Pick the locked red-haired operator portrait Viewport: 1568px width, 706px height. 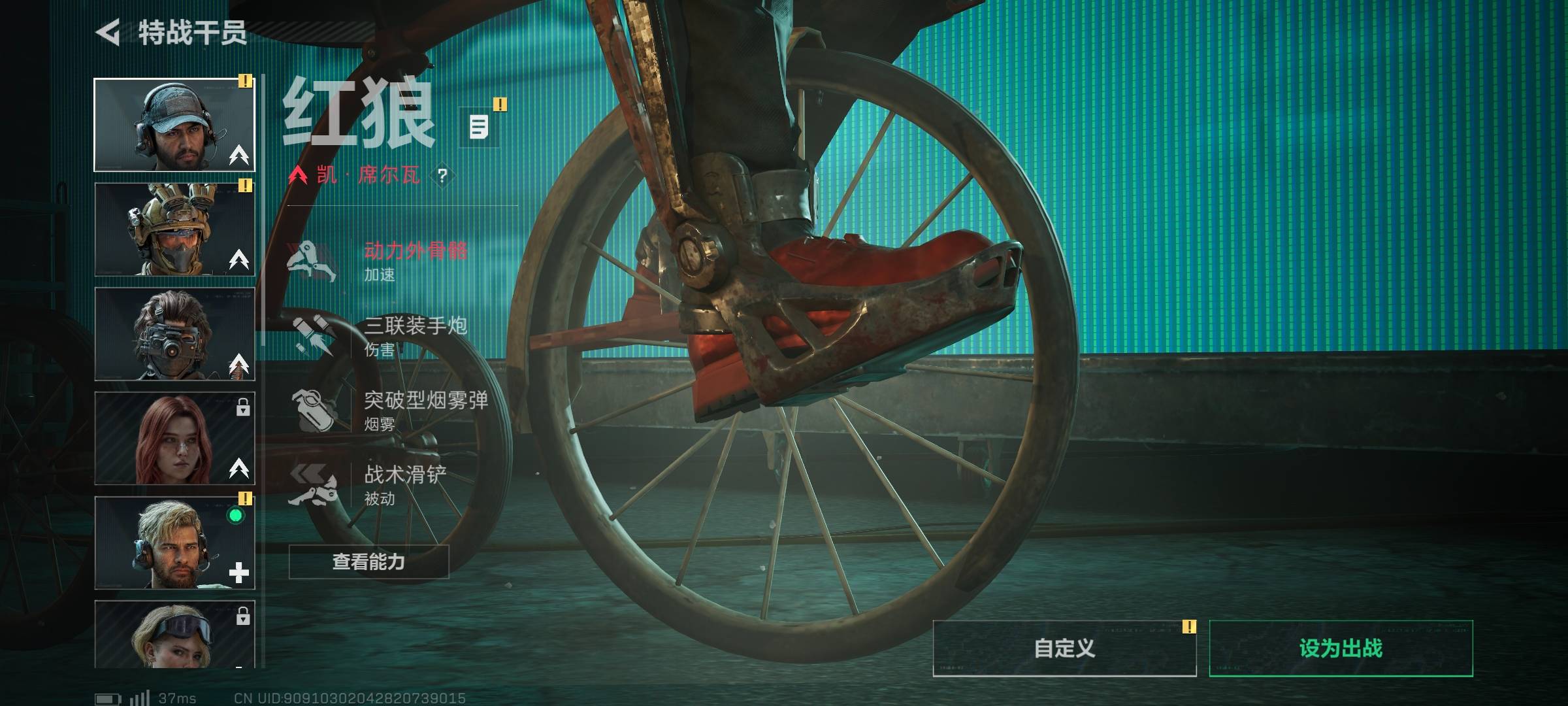[x=174, y=439]
